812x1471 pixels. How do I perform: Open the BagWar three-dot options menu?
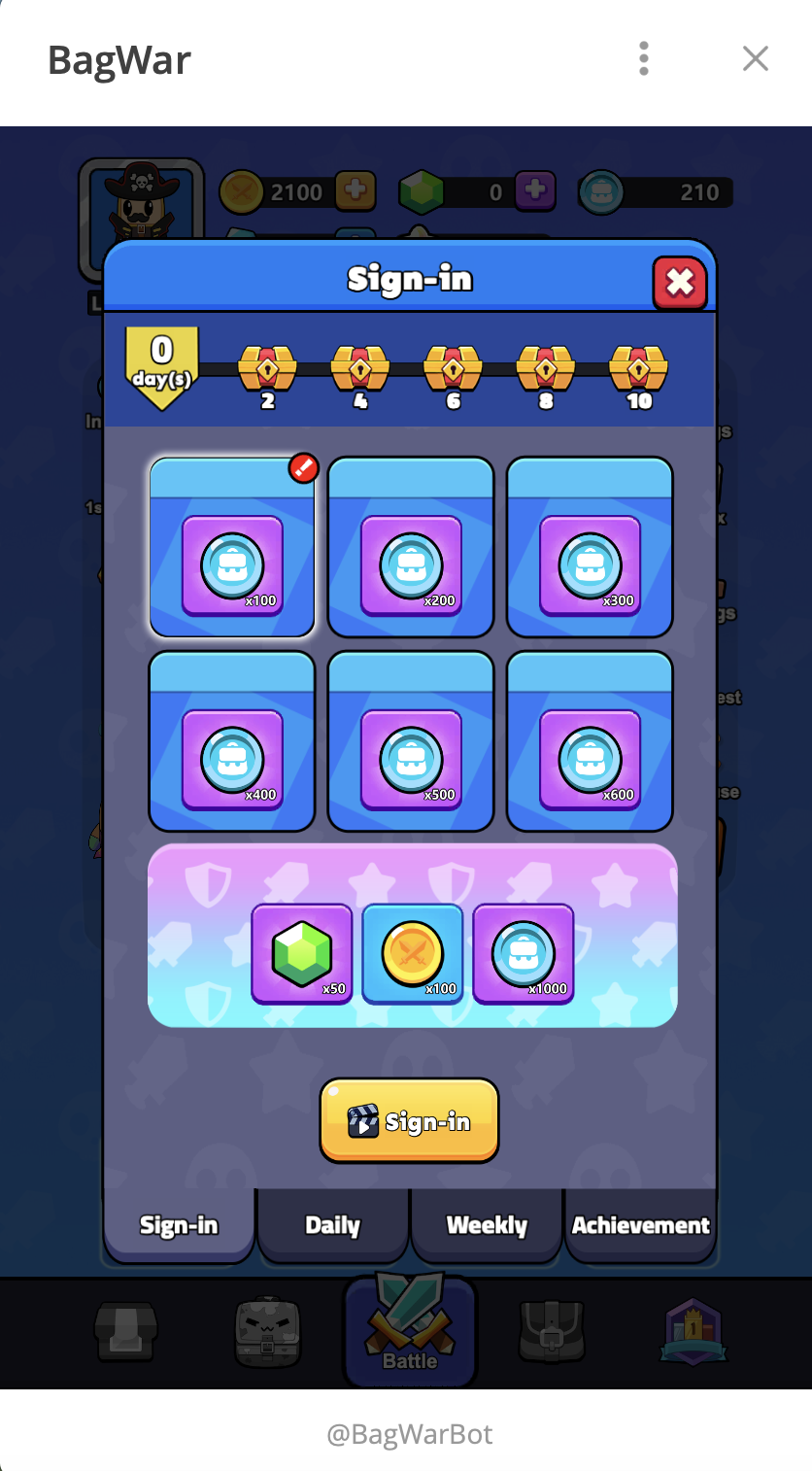coord(644,59)
